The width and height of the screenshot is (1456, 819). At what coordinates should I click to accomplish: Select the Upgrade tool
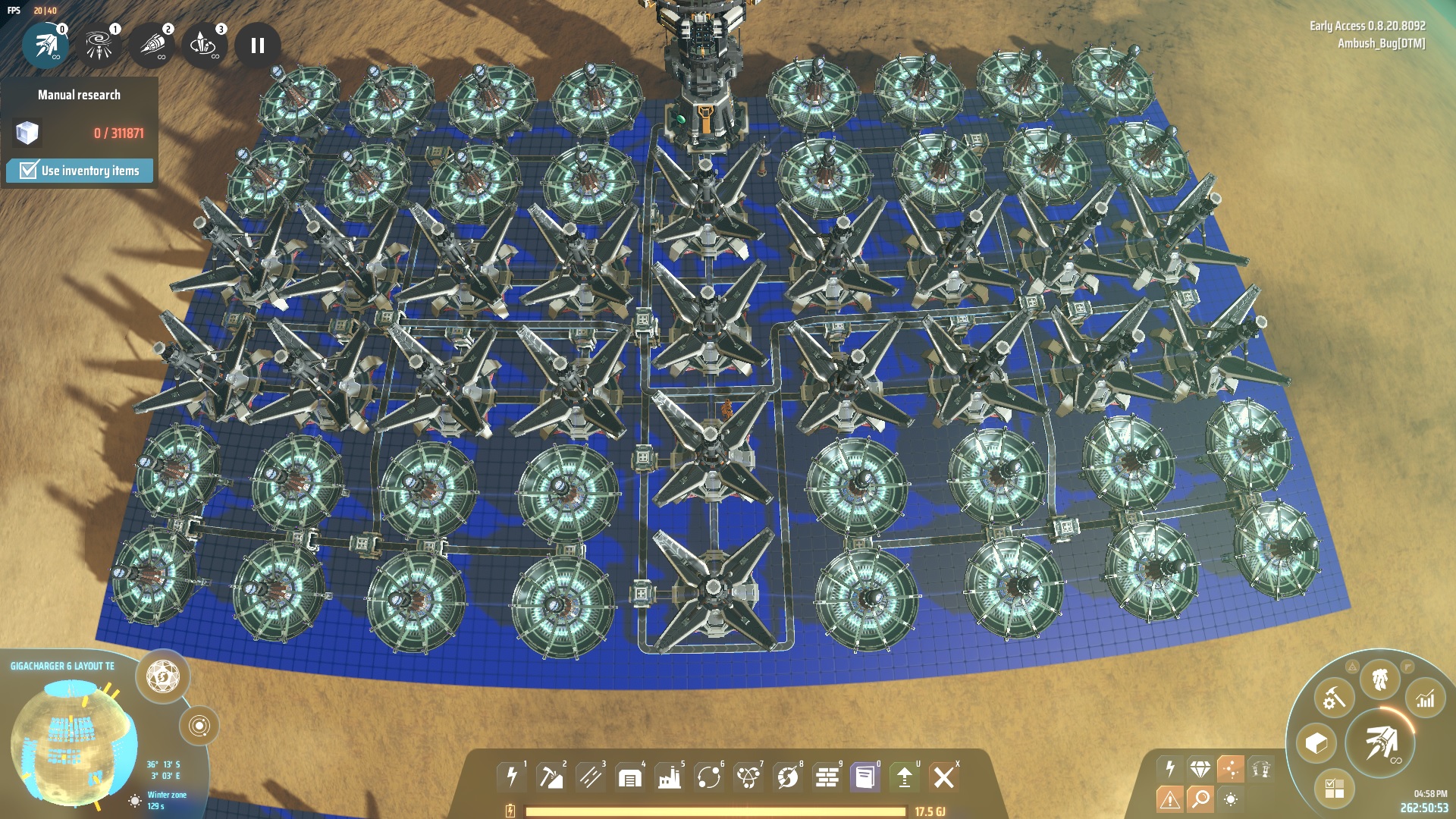(905, 776)
